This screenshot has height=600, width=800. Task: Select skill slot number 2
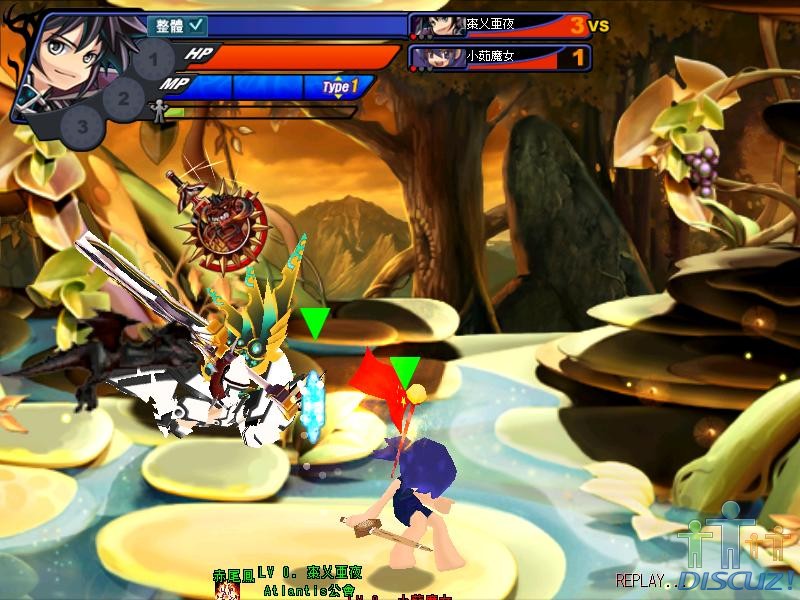point(123,98)
